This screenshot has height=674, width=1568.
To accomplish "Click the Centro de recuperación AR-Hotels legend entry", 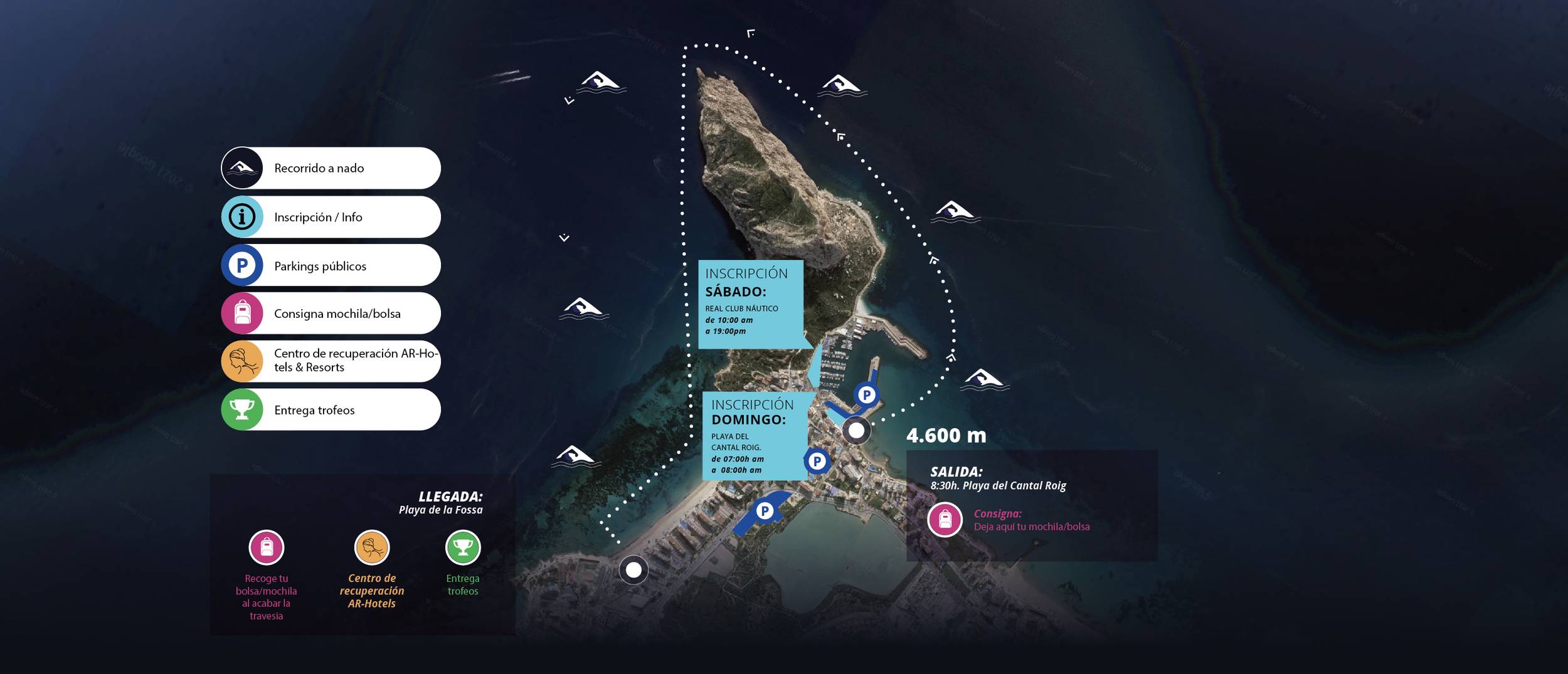I will (x=331, y=361).
